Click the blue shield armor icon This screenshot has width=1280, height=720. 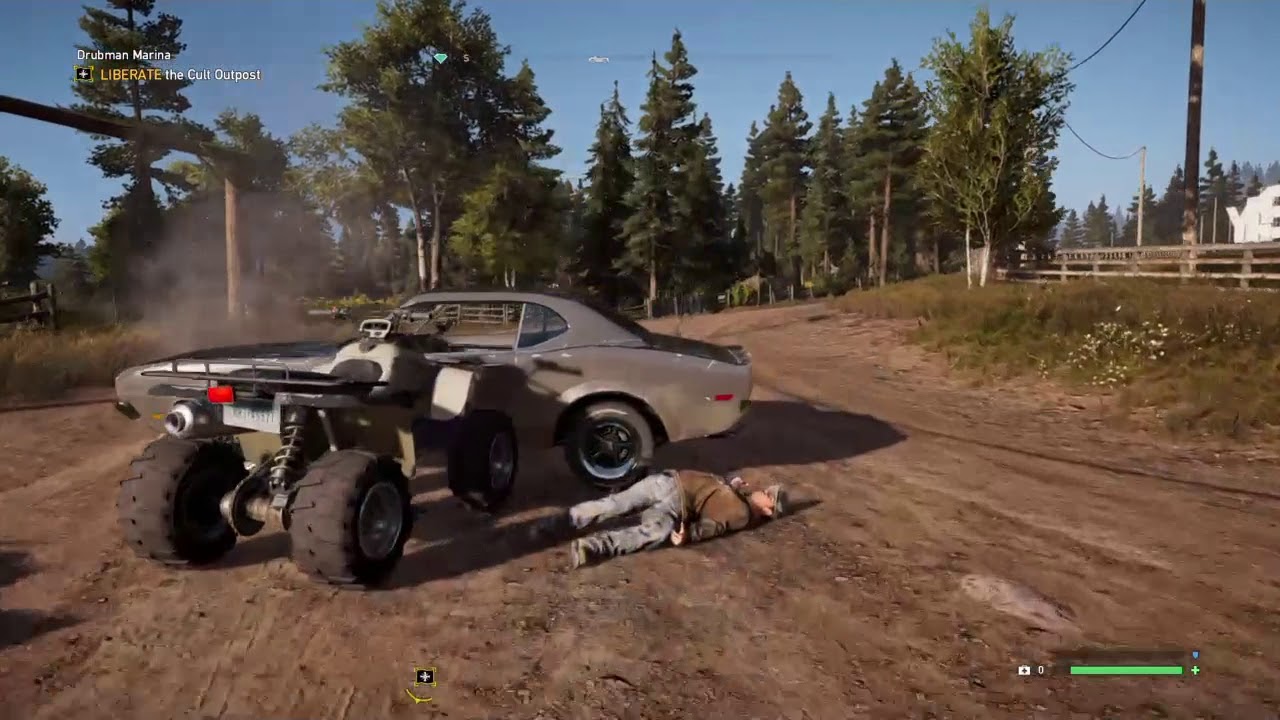[1196, 654]
